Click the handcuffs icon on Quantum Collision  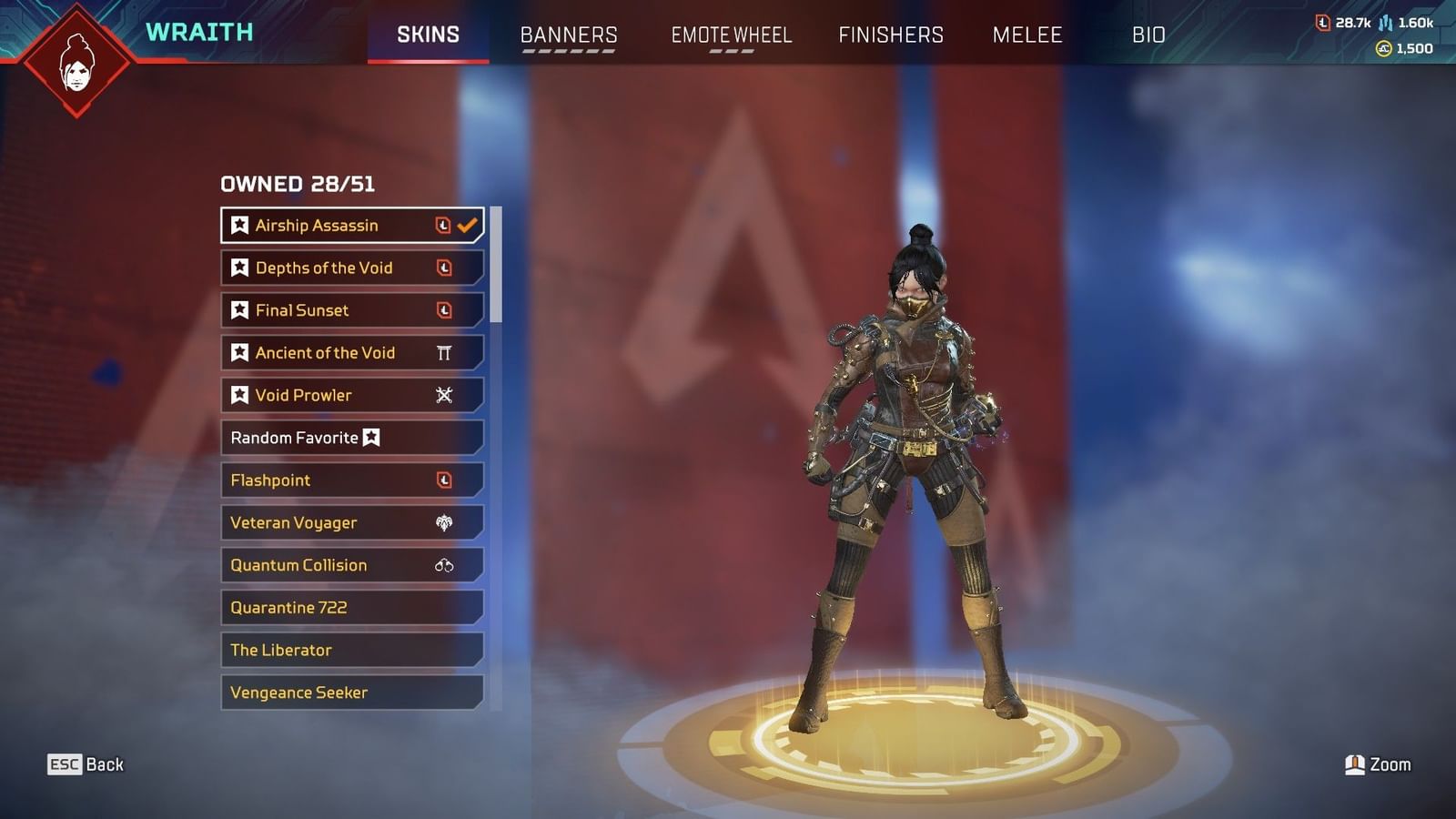pos(443,565)
